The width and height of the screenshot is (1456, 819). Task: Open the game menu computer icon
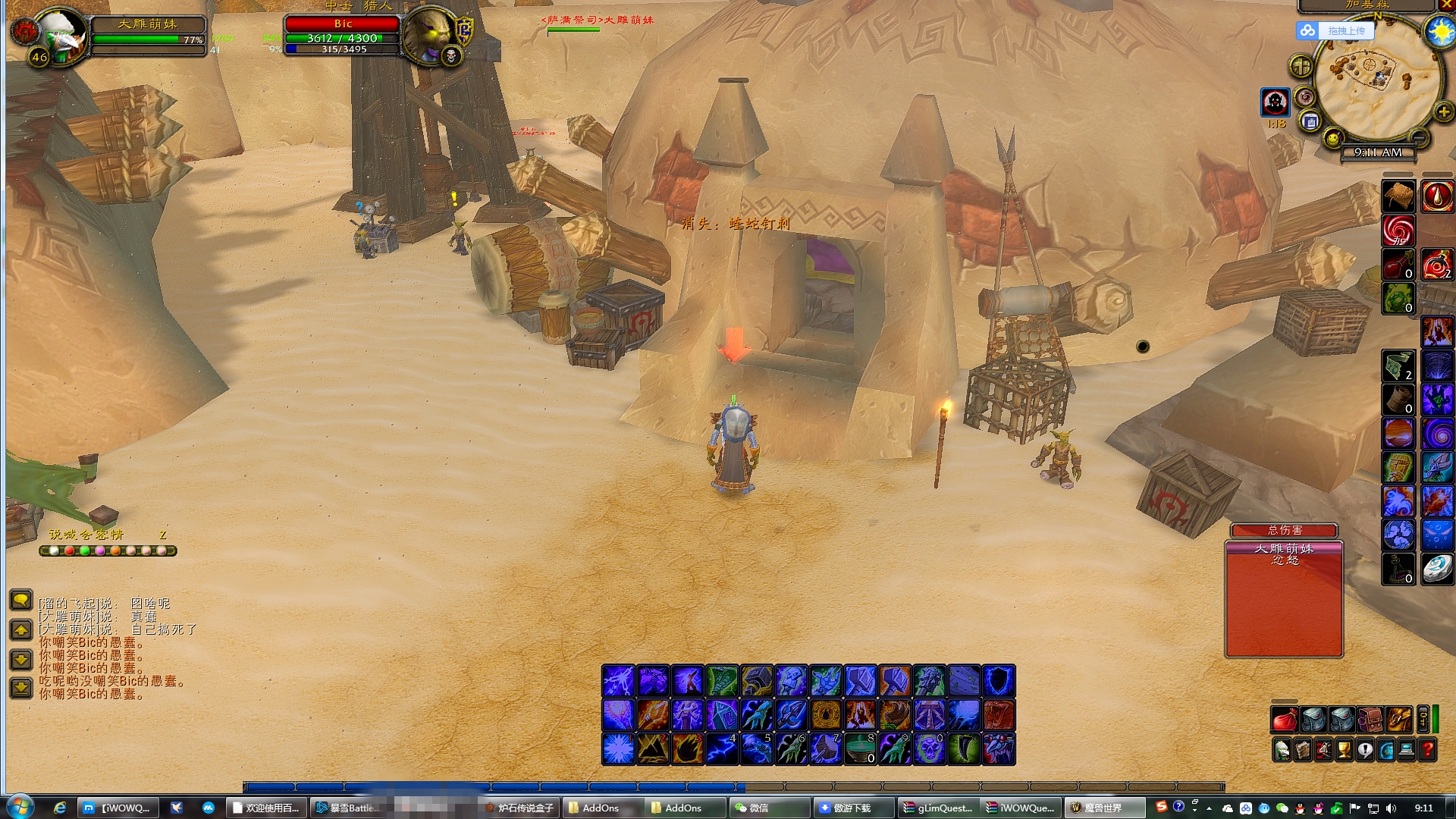click(x=1407, y=750)
